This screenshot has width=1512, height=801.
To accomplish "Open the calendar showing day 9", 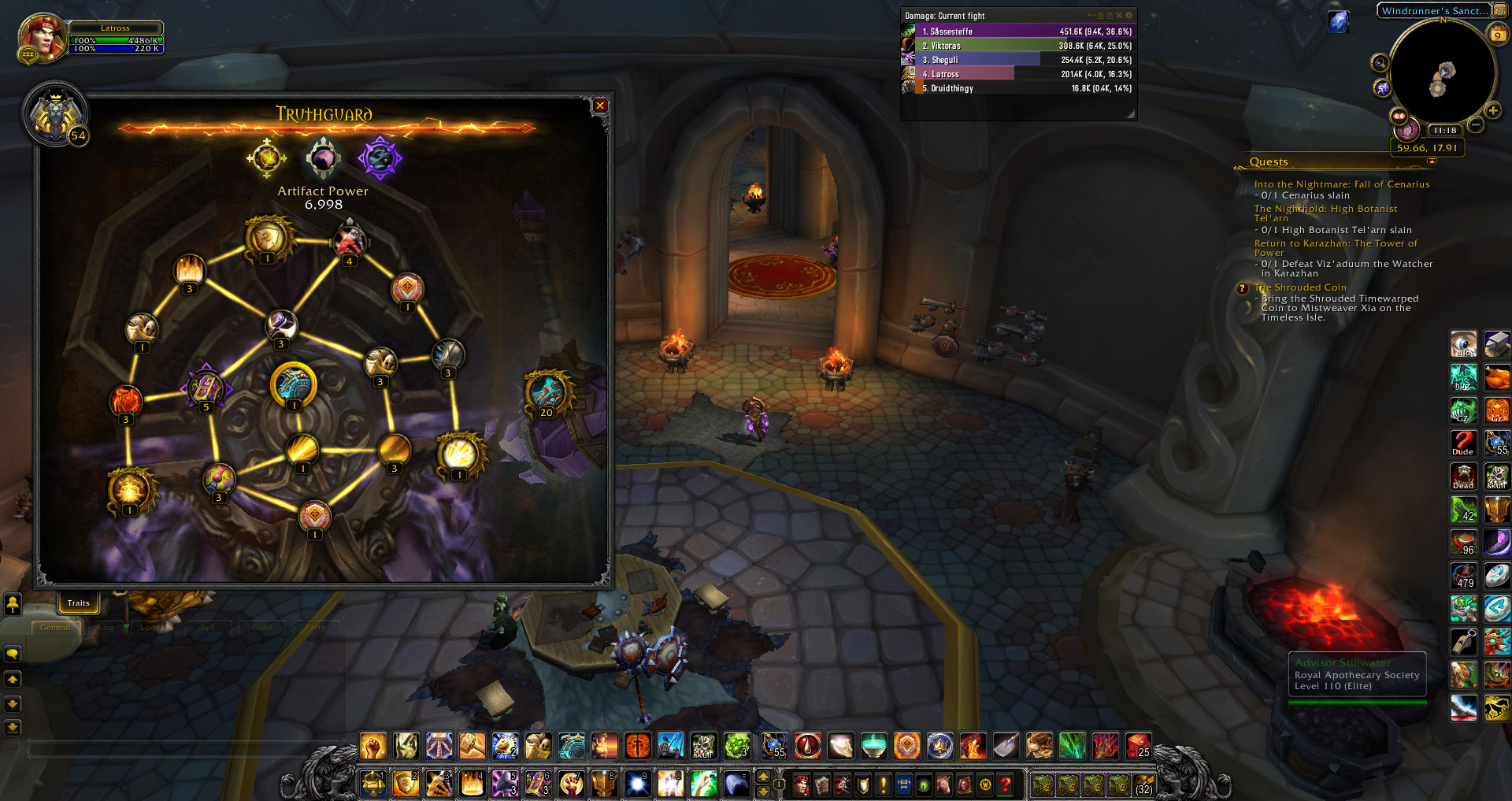I will coord(1497,35).
